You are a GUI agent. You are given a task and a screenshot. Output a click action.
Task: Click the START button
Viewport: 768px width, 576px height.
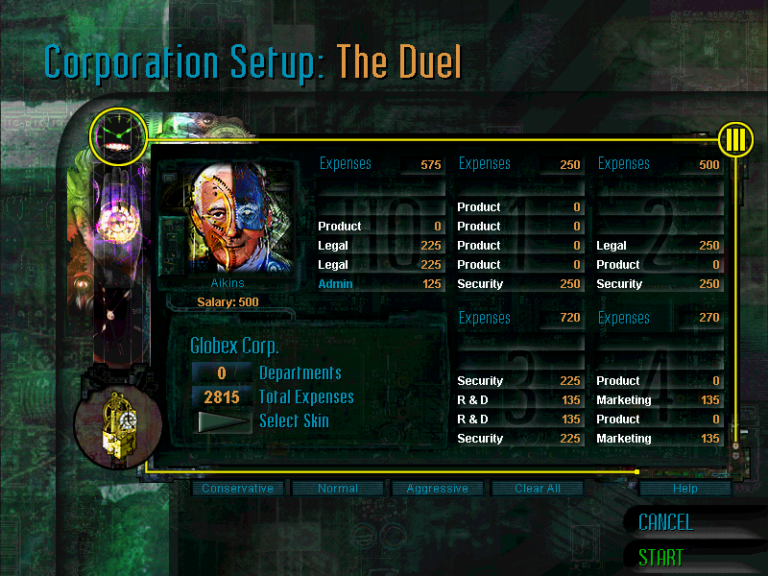(x=661, y=556)
